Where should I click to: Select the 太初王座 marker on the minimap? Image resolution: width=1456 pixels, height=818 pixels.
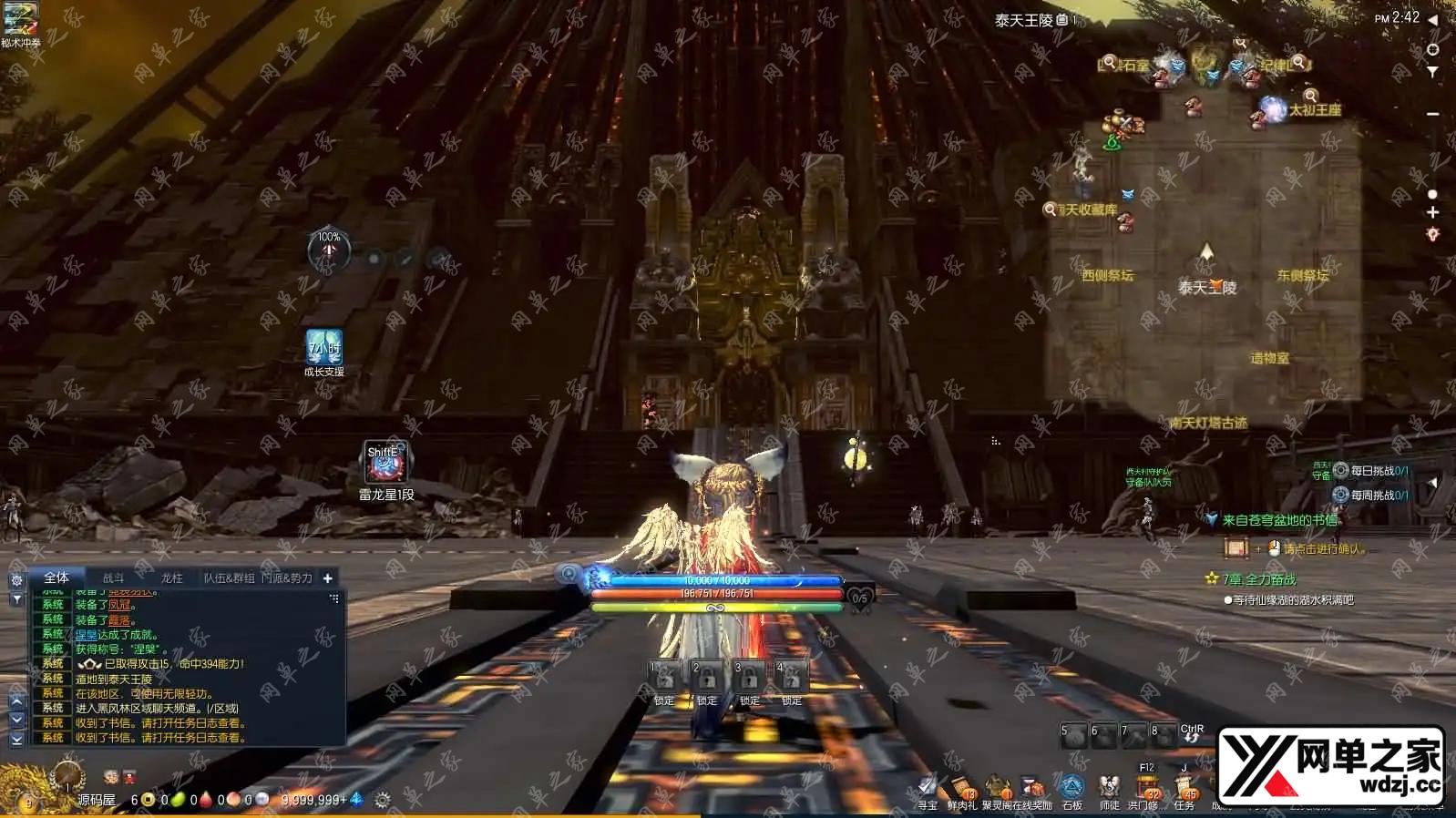(x=1314, y=110)
